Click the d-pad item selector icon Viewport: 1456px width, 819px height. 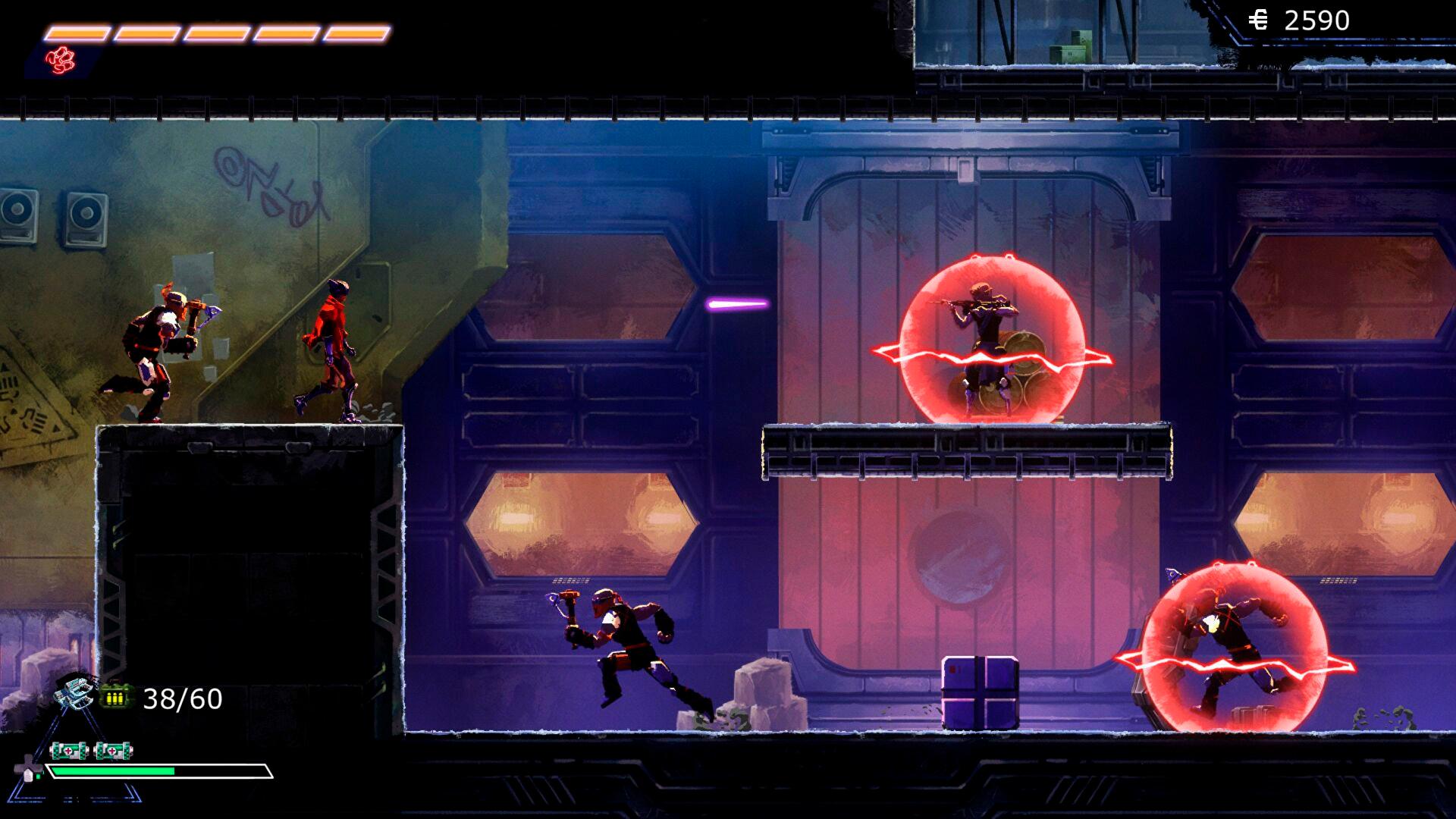pyautogui.click(x=28, y=769)
